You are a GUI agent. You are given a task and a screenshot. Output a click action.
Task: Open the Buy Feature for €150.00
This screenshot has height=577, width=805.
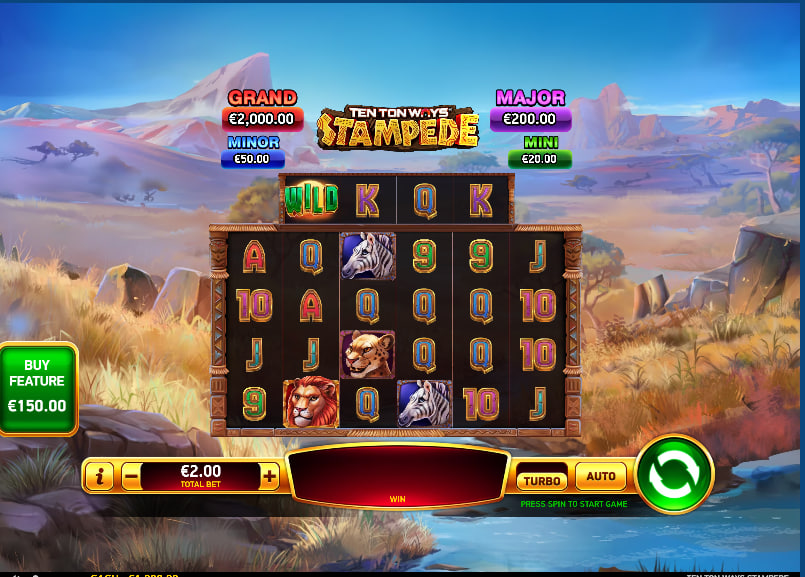click(38, 391)
